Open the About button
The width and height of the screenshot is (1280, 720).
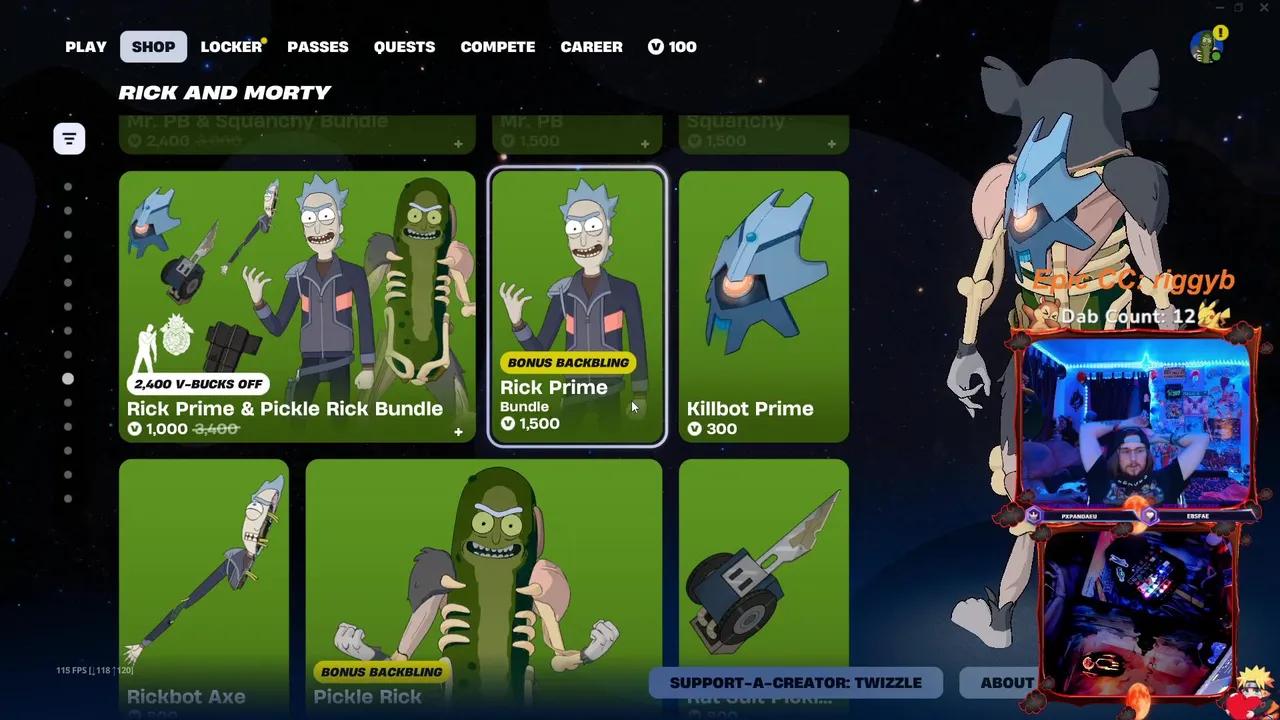(1006, 683)
